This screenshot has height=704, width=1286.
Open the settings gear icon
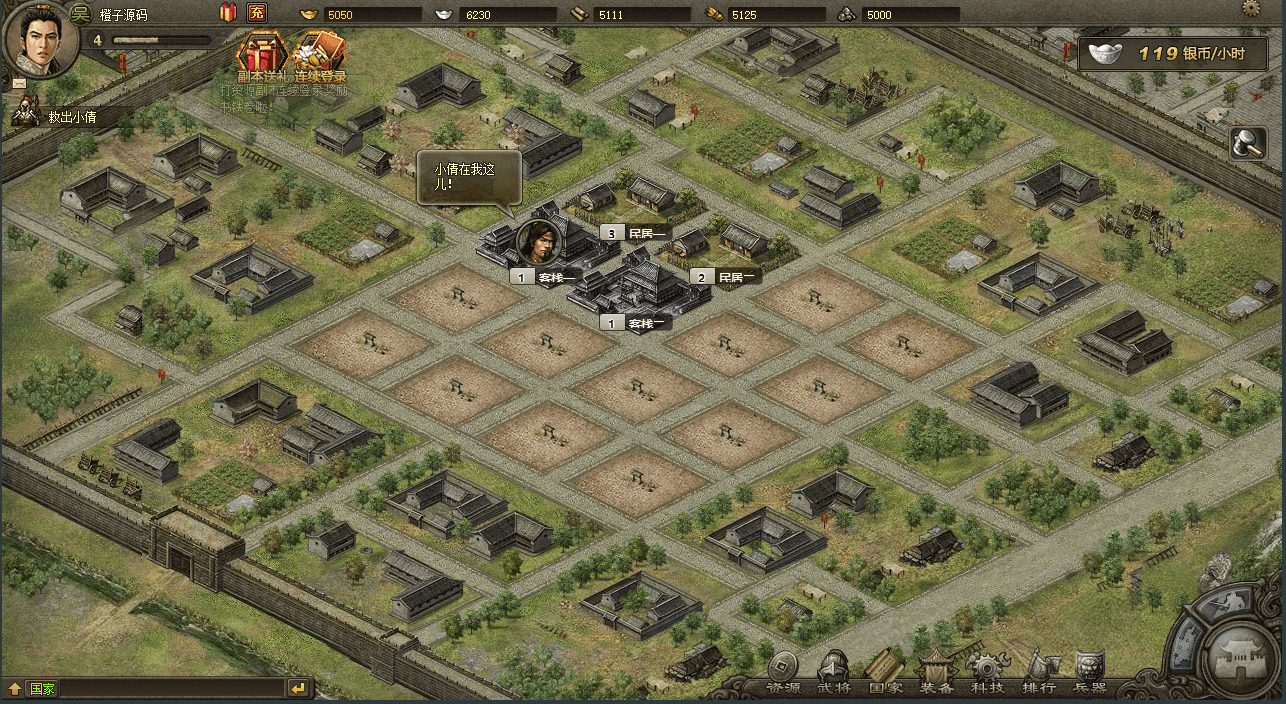tap(1251, 8)
